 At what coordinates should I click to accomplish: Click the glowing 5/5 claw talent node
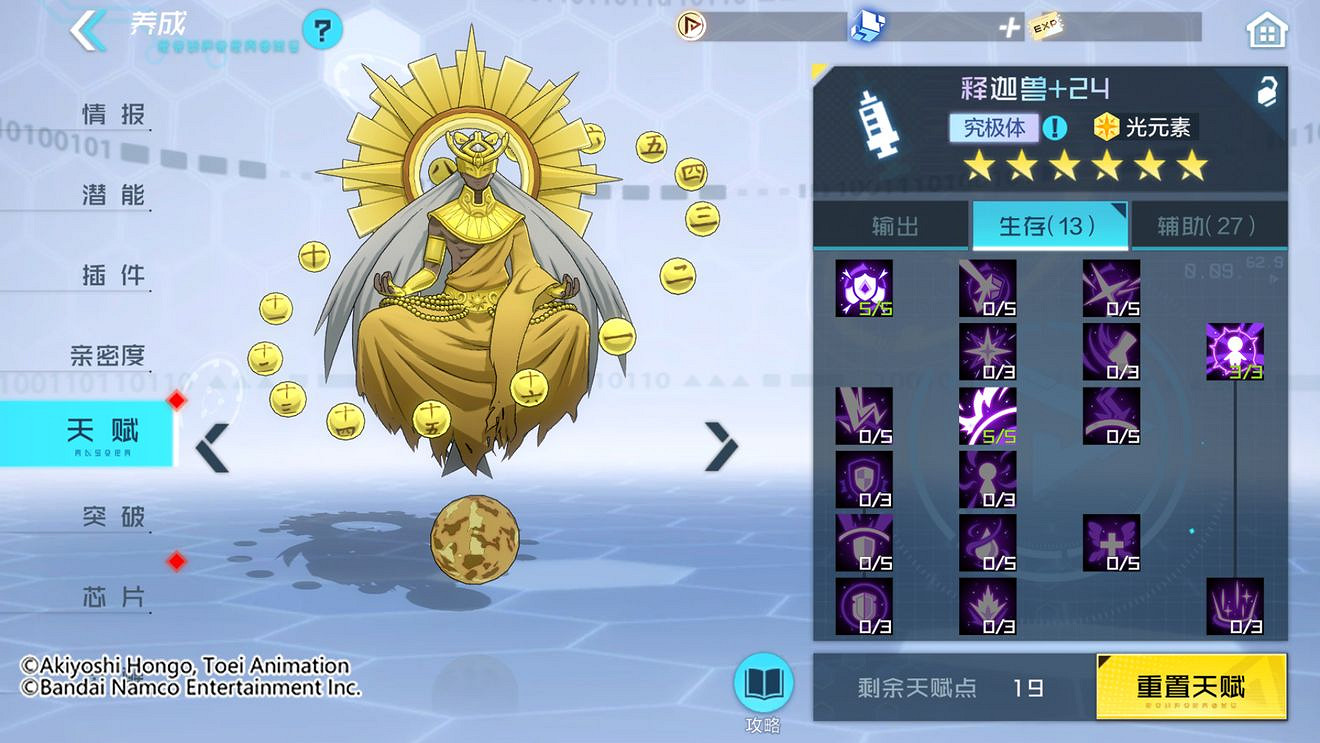(988, 416)
